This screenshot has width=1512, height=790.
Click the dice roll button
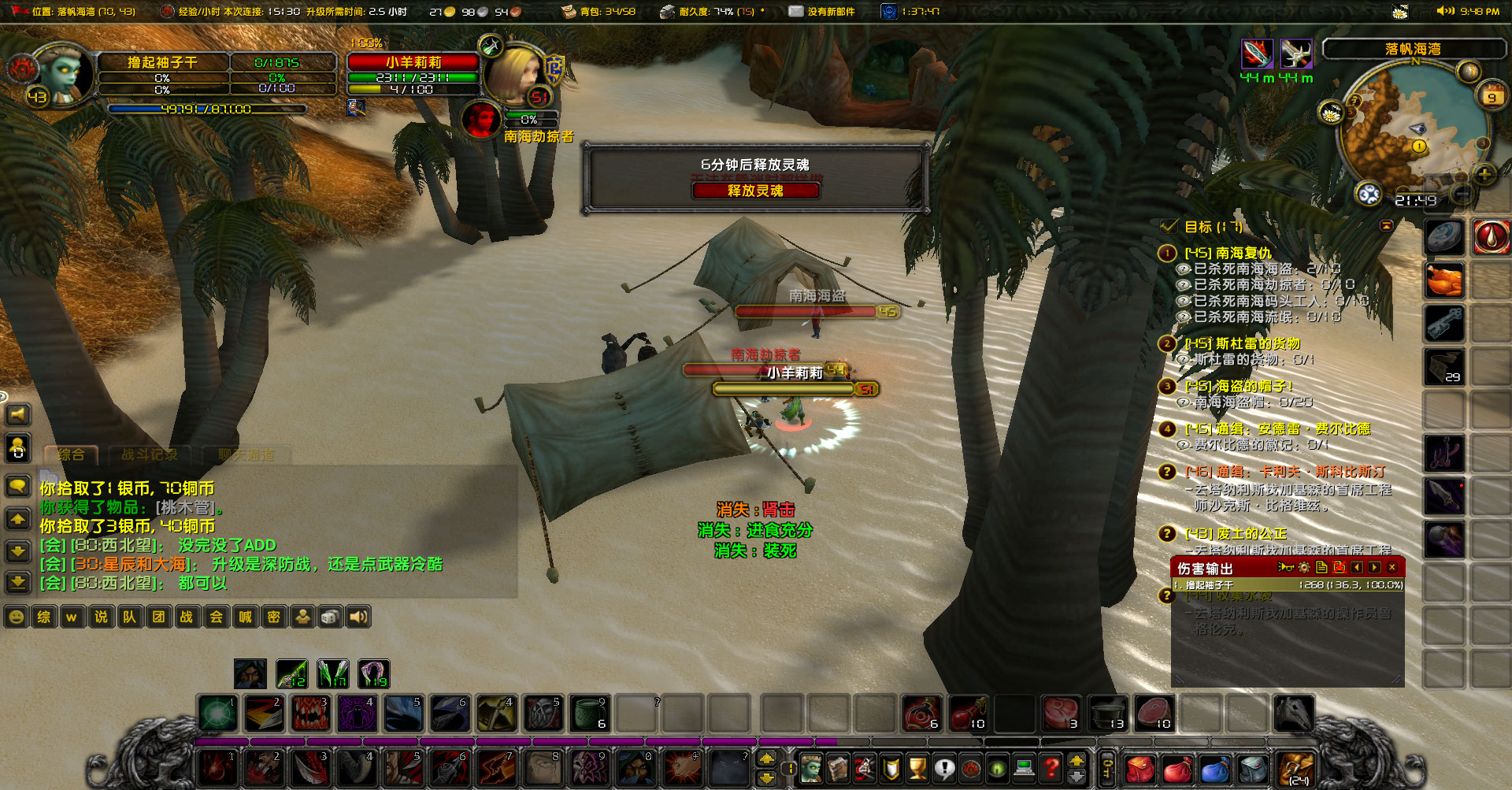[x=330, y=617]
